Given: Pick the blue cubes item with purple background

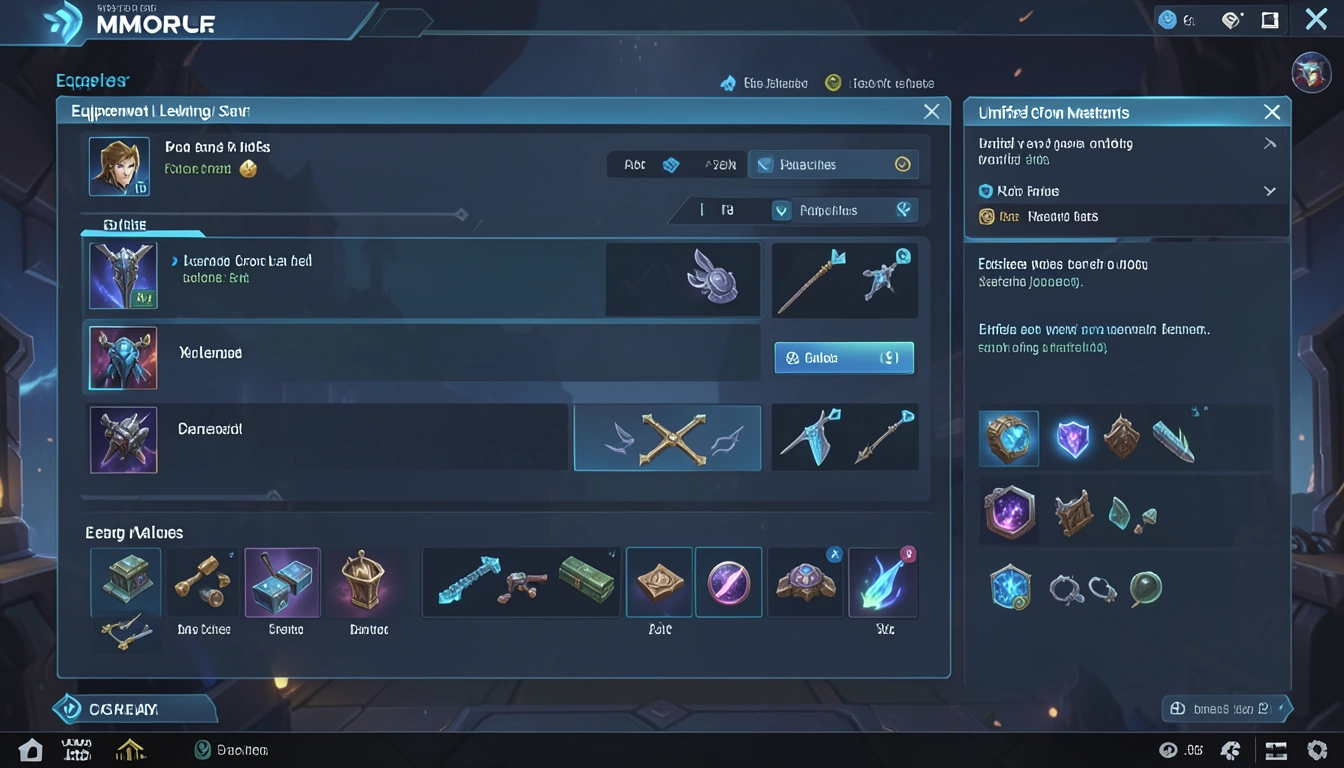Looking at the screenshot, I should pyautogui.click(x=282, y=581).
